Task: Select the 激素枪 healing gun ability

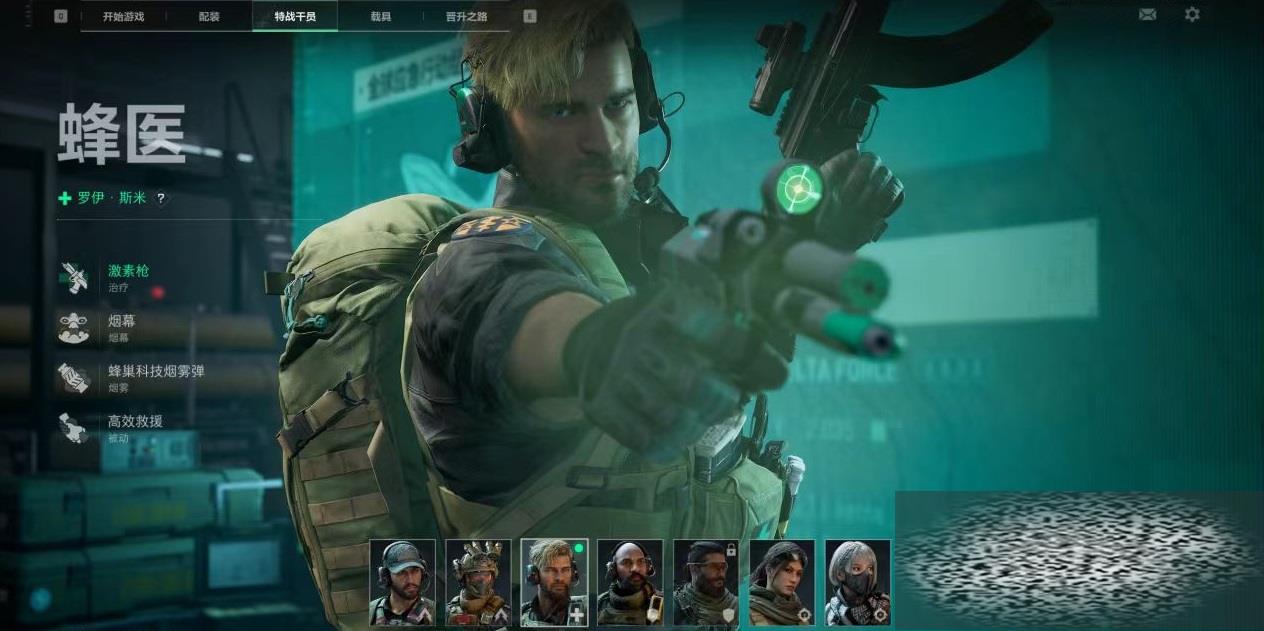Action: pos(128,276)
